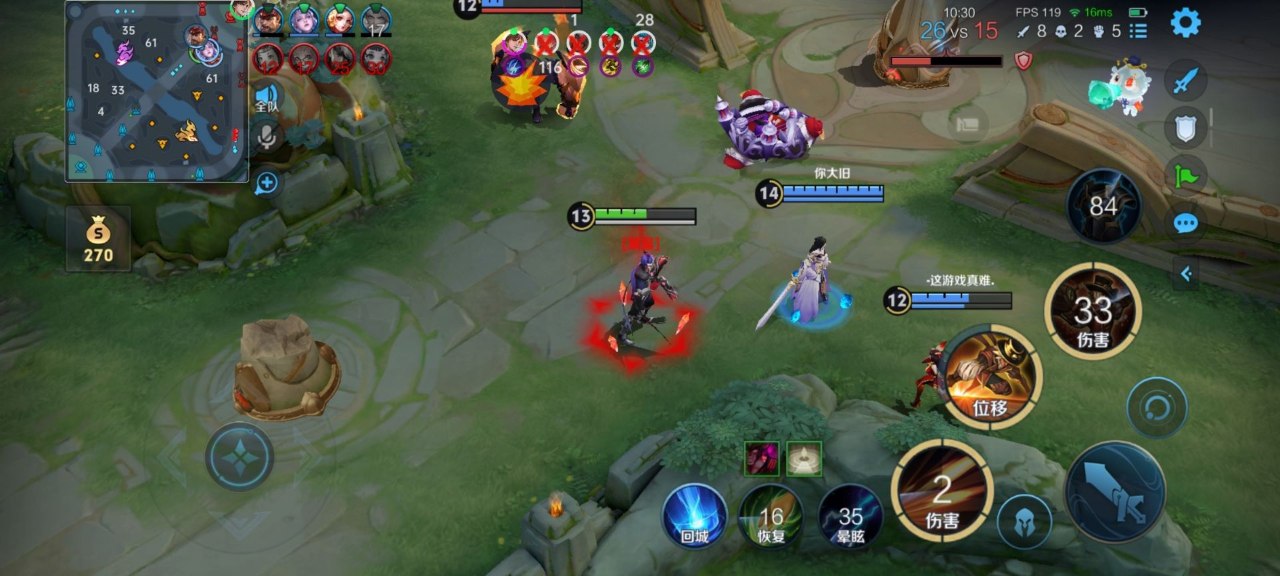Viewport: 1280px width, 576px height.
Task: Click the skill icon showing 84
Action: (x=1103, y=207)
